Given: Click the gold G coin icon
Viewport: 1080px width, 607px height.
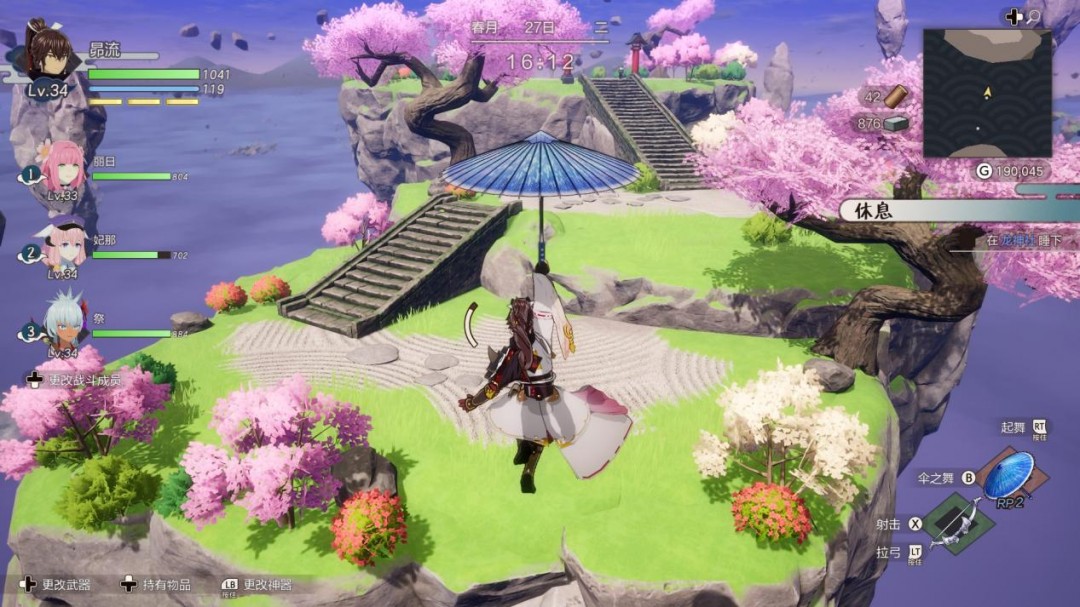Looking at the screenshot, I should 984,171.
